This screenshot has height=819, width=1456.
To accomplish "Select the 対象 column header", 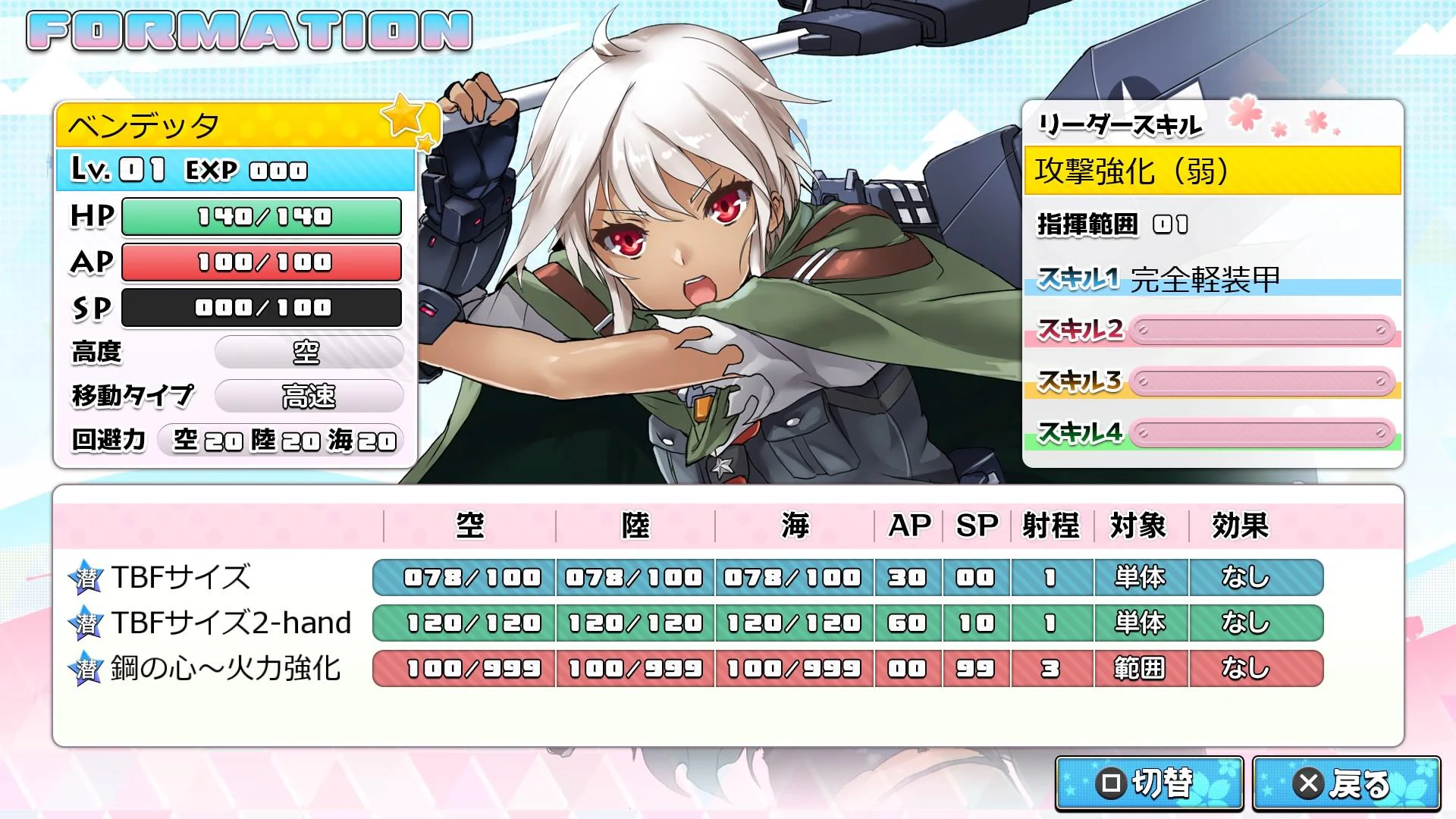I will 1140,525.
